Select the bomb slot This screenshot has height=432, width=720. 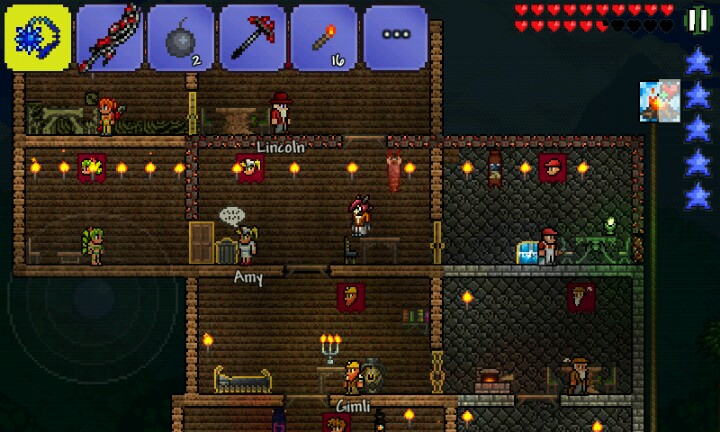point(181,37)
